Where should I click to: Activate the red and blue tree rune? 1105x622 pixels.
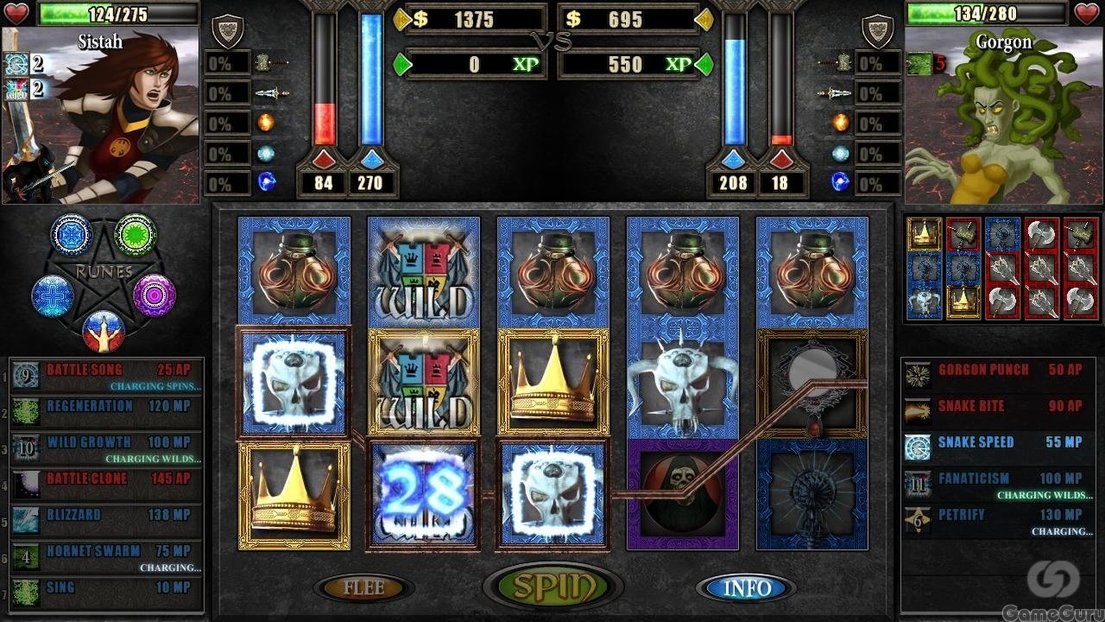coord(103,329)
